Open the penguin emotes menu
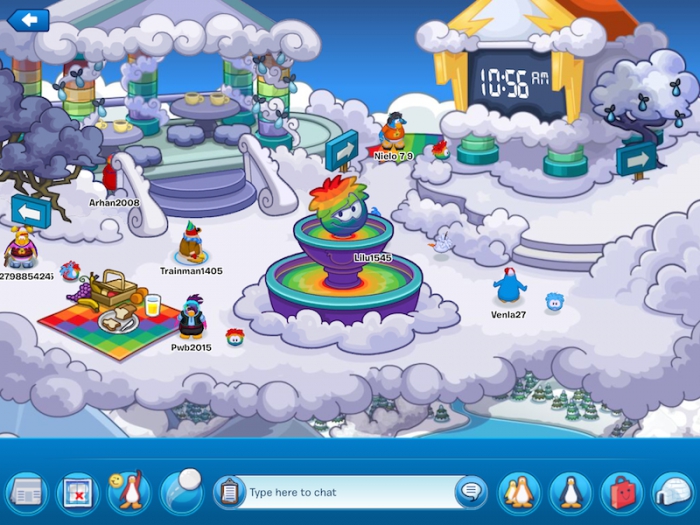700x525 pixels. pyautogui.click(x=128, y=492)
